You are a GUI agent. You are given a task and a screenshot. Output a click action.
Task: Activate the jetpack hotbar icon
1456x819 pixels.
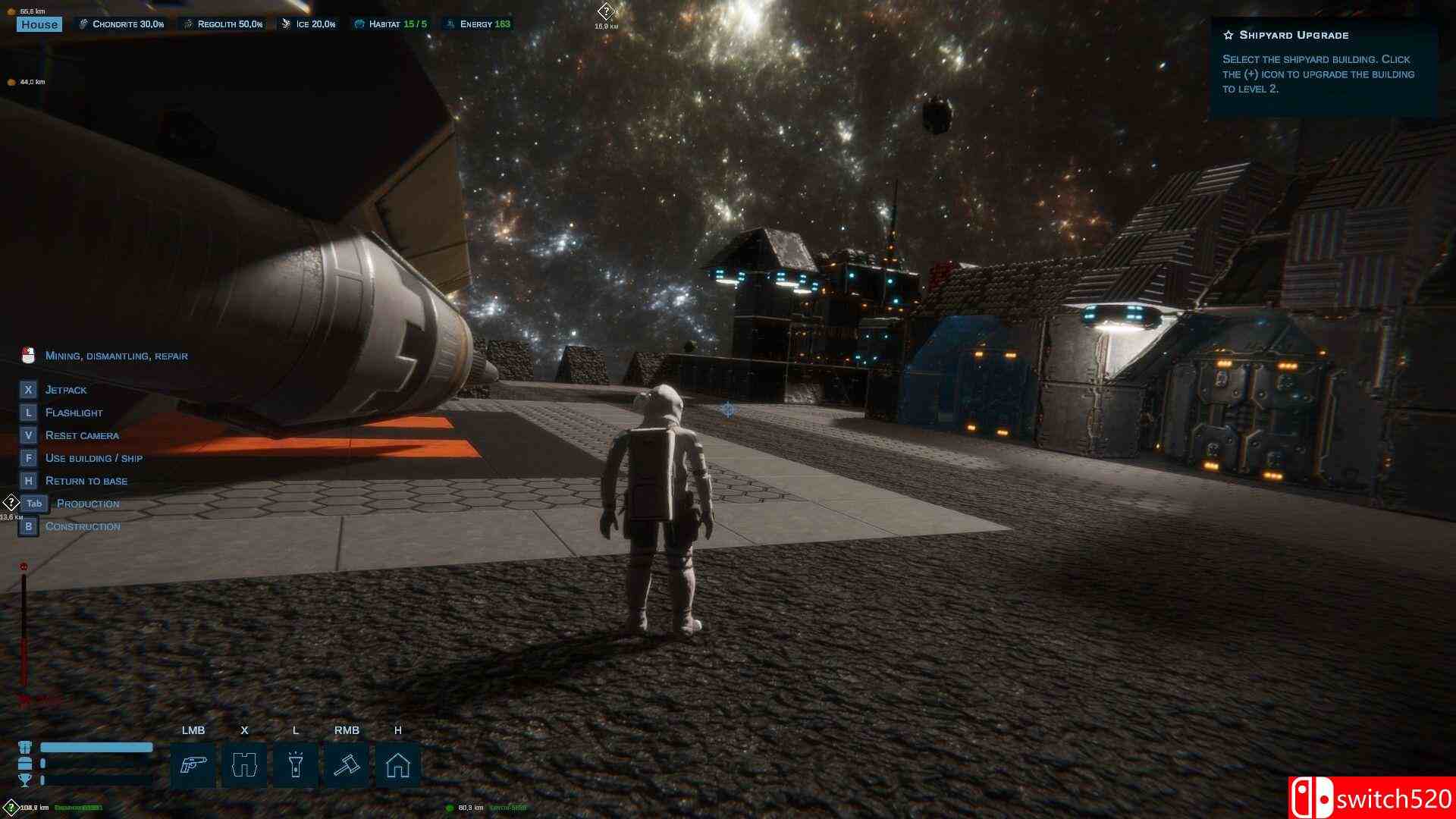click(x=244, y=764)
